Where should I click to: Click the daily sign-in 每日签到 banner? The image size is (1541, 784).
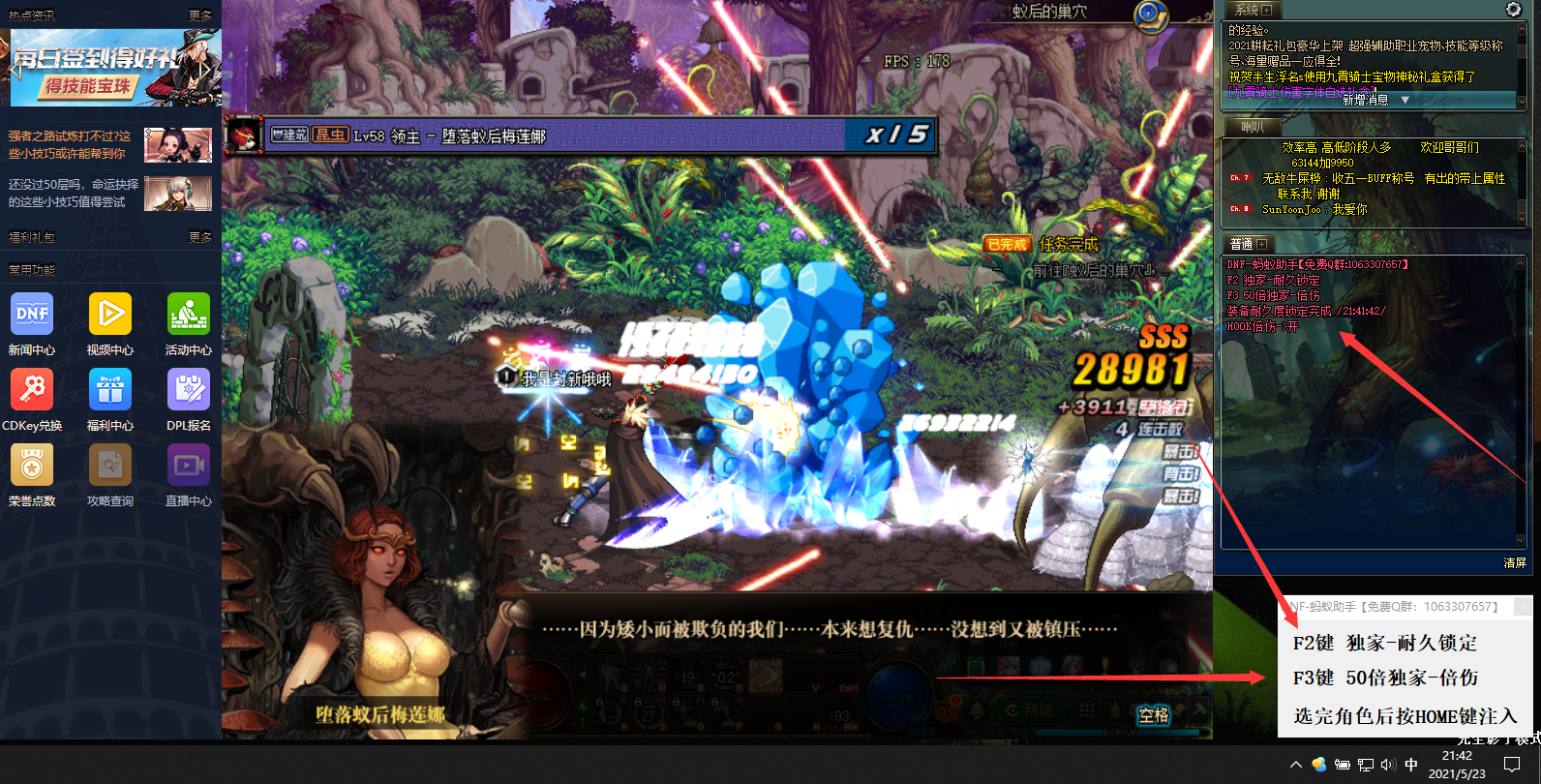(110, 68)
